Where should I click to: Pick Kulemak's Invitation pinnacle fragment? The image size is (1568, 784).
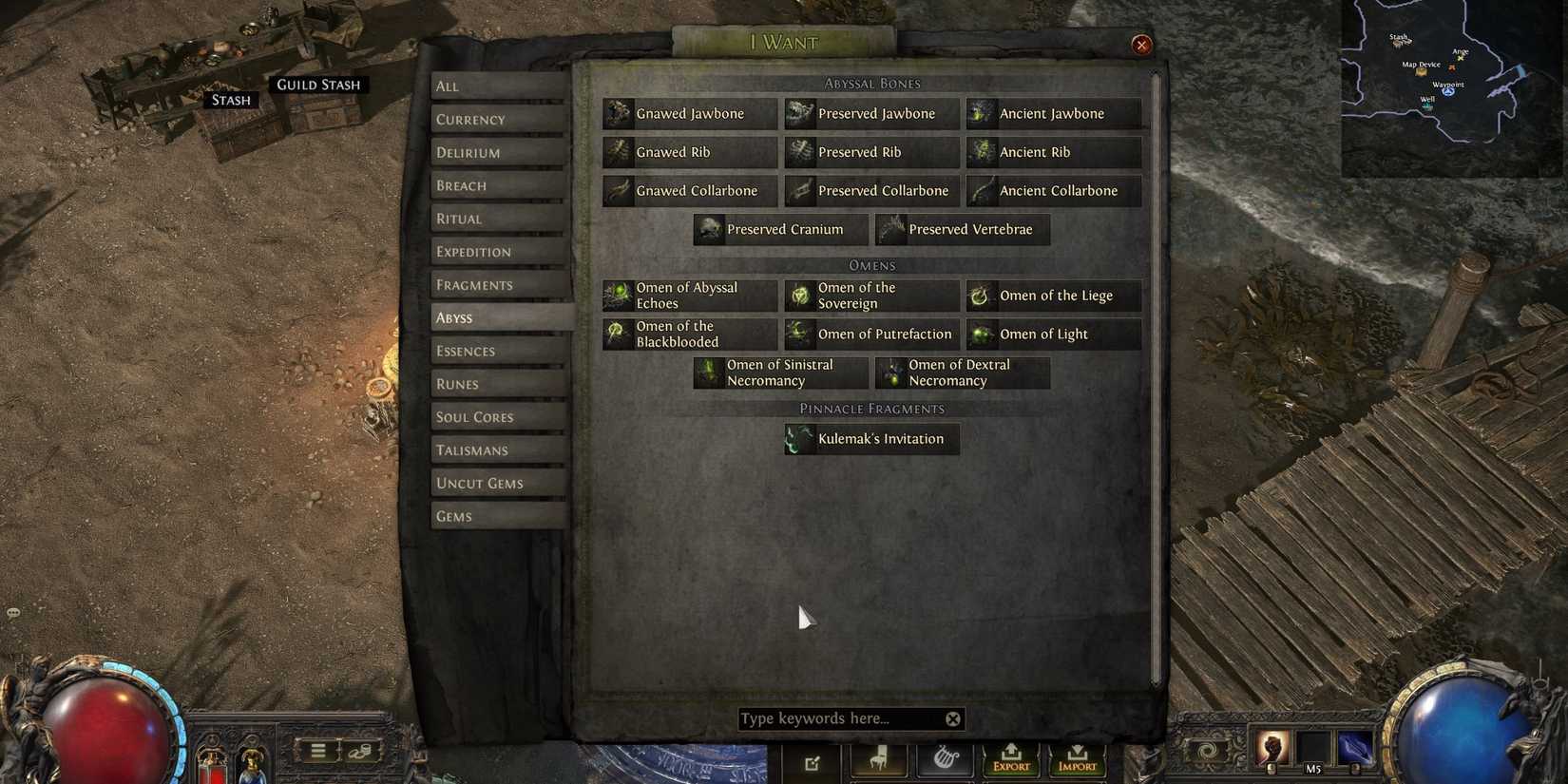[x=870, y=439]
